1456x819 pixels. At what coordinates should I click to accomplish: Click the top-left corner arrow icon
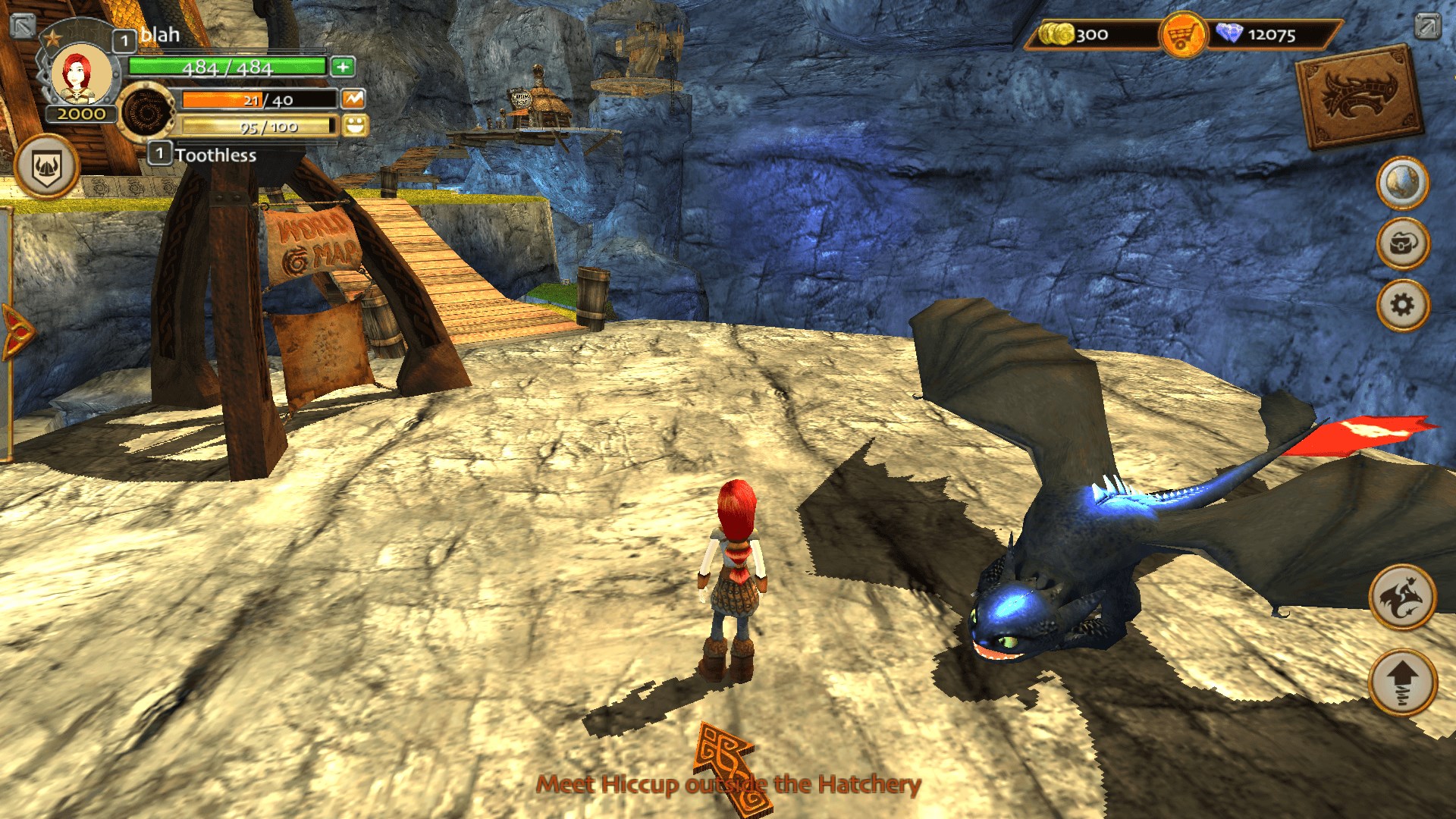tap(23, 25)
